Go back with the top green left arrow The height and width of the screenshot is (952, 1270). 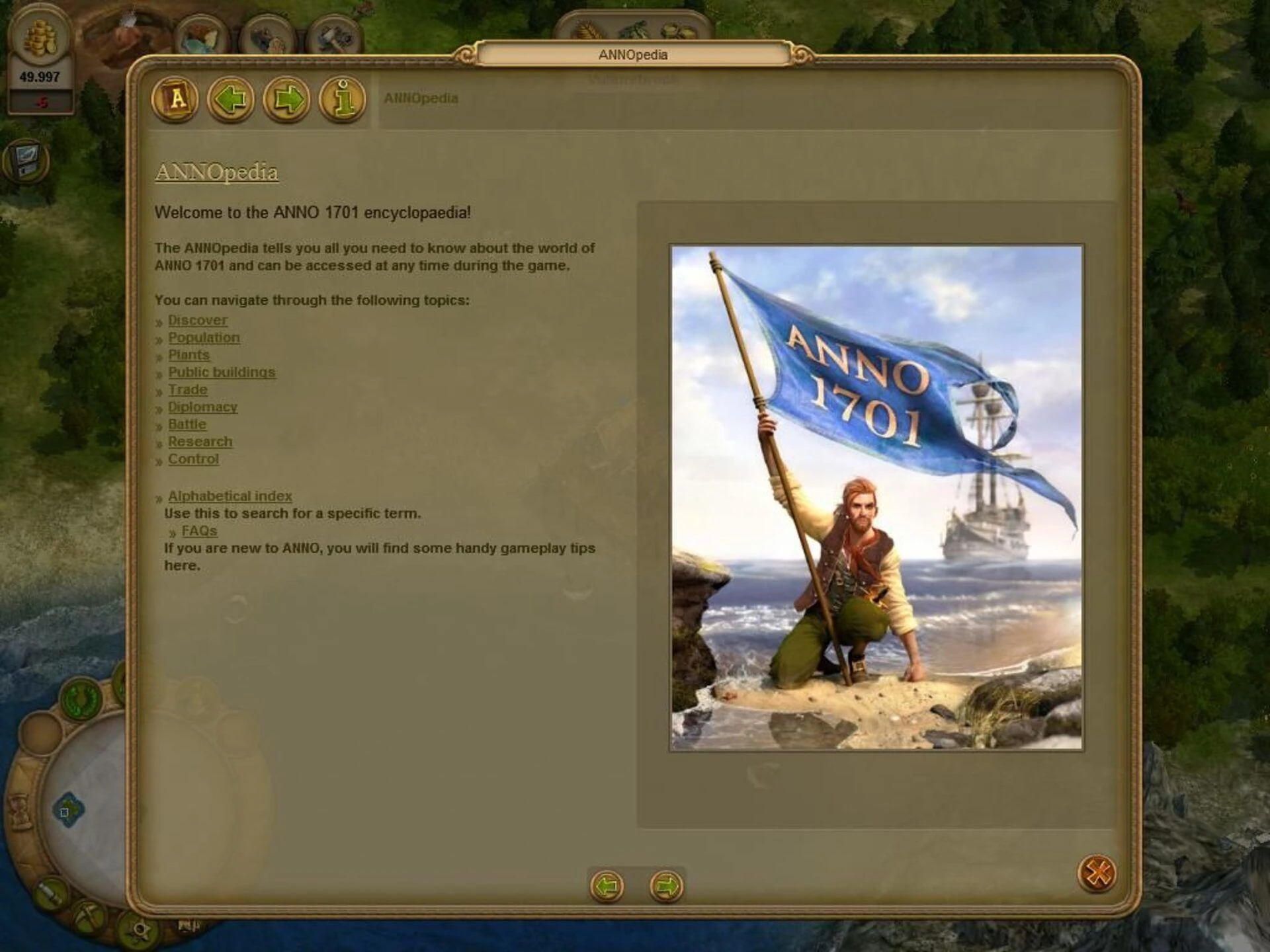tap(231, 99)
